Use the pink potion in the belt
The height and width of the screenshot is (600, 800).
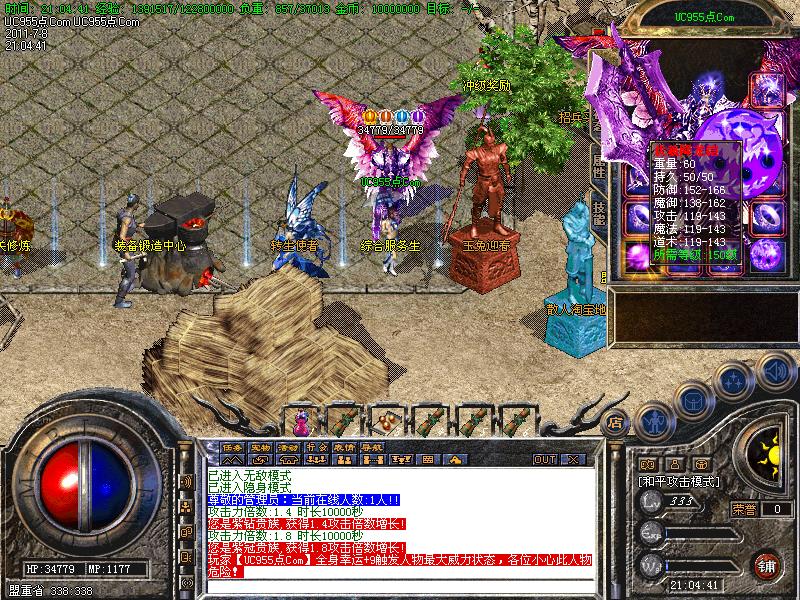click(302, 418)
